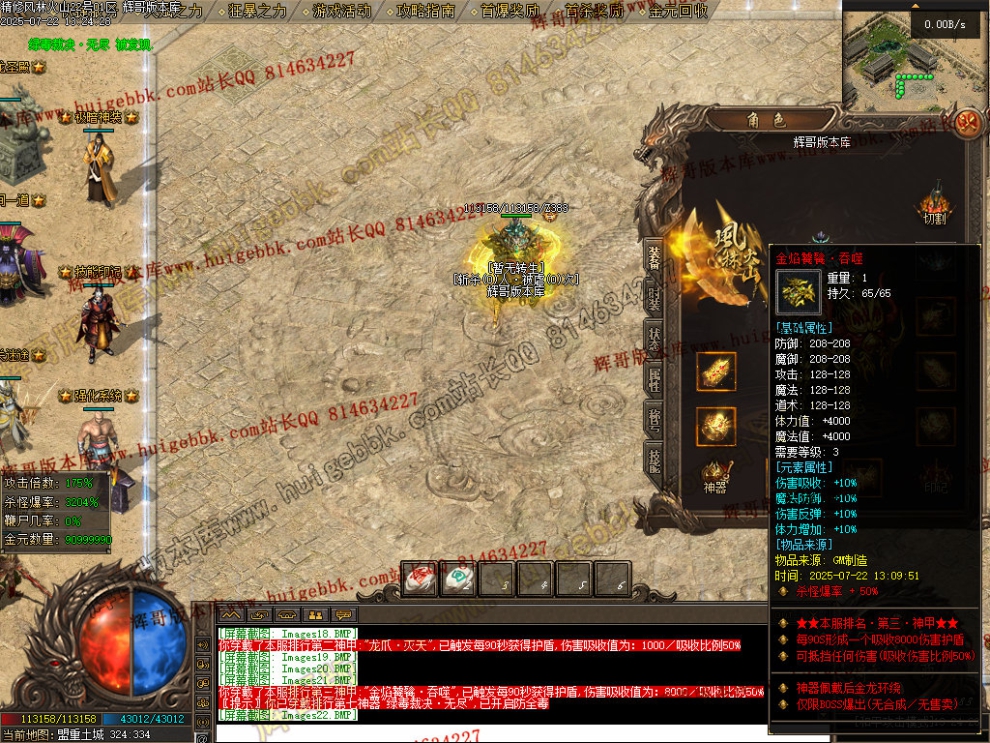Viewport: 990px width, 743px height.
Task: Switch to the 技能 skills tab
Action: tap(653, 461)
